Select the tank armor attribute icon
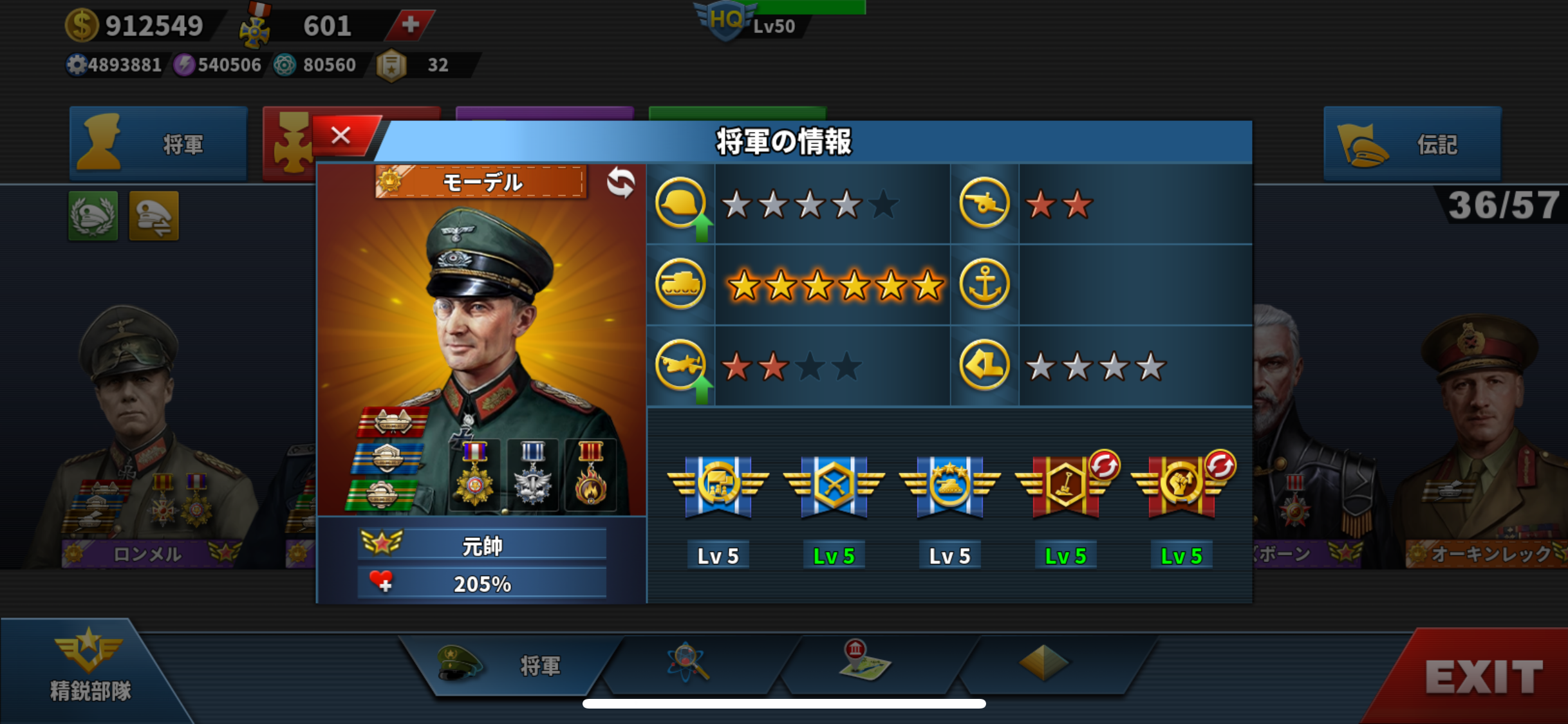The image size is (1568, 724). pyautogui.click(x=680, y=284)
